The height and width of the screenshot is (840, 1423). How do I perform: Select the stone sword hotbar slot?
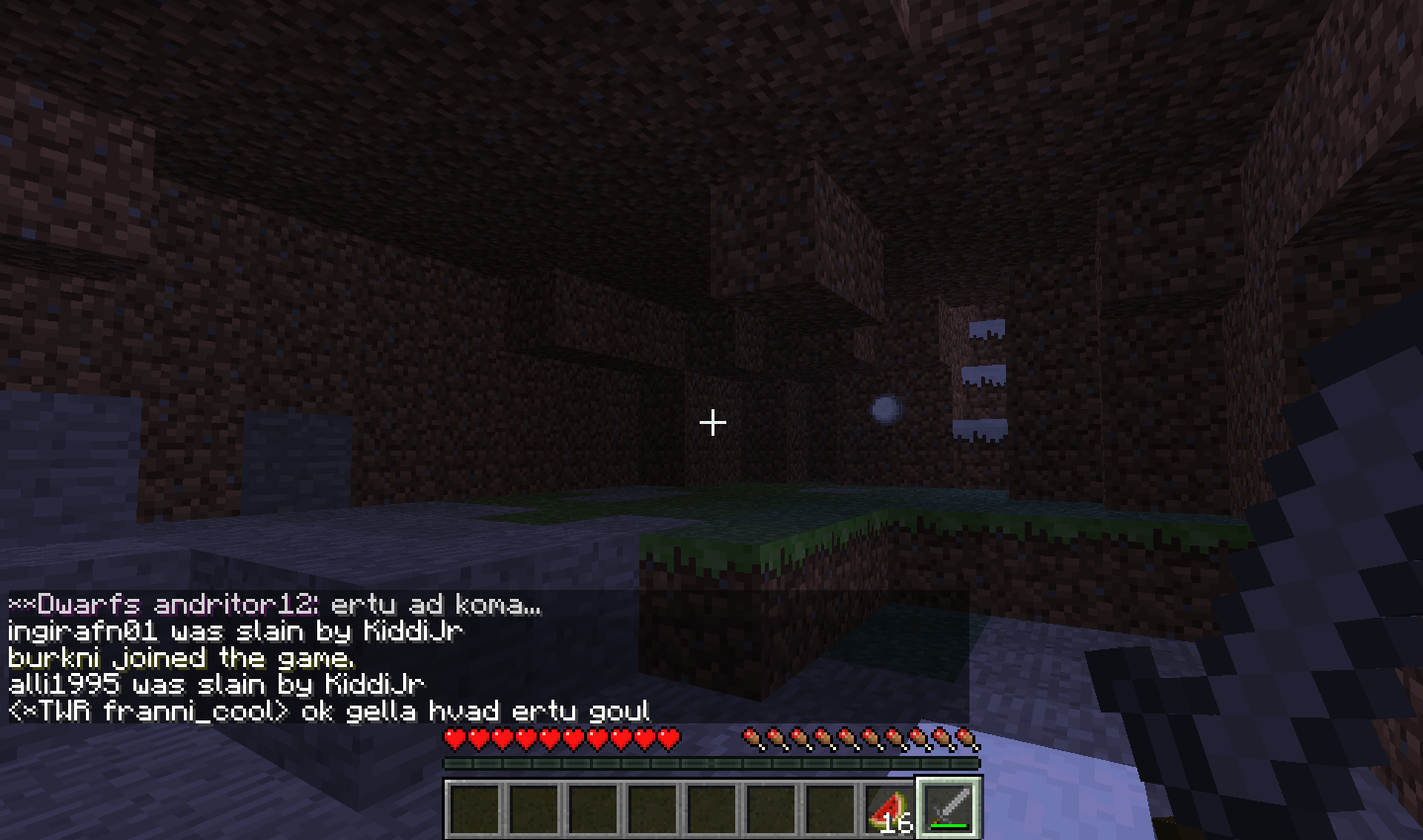pyautogui.click(x=949, y=808)
